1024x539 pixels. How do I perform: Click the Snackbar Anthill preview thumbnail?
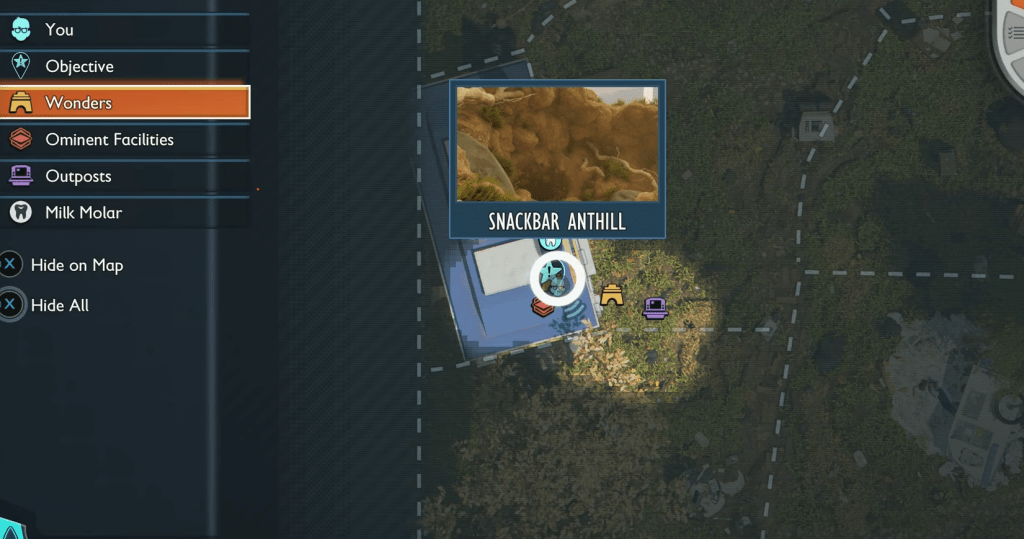(x=557, y=144)
